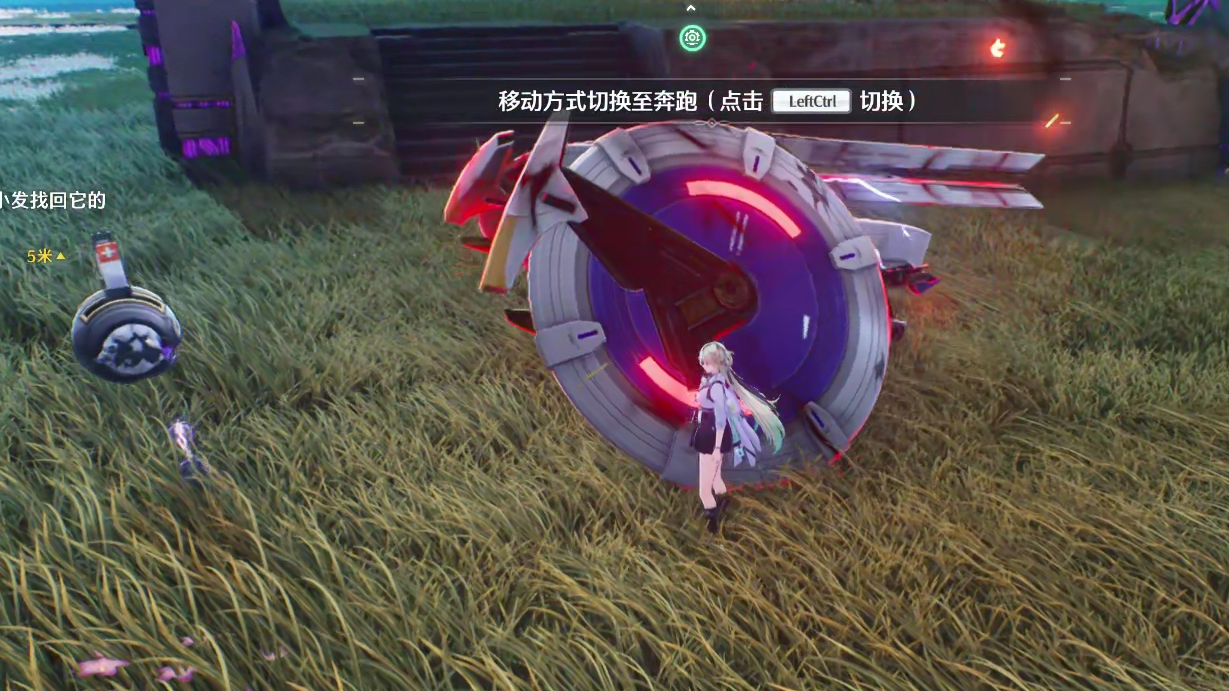Click the green gear objective marker icon

[x=692, y=39]
